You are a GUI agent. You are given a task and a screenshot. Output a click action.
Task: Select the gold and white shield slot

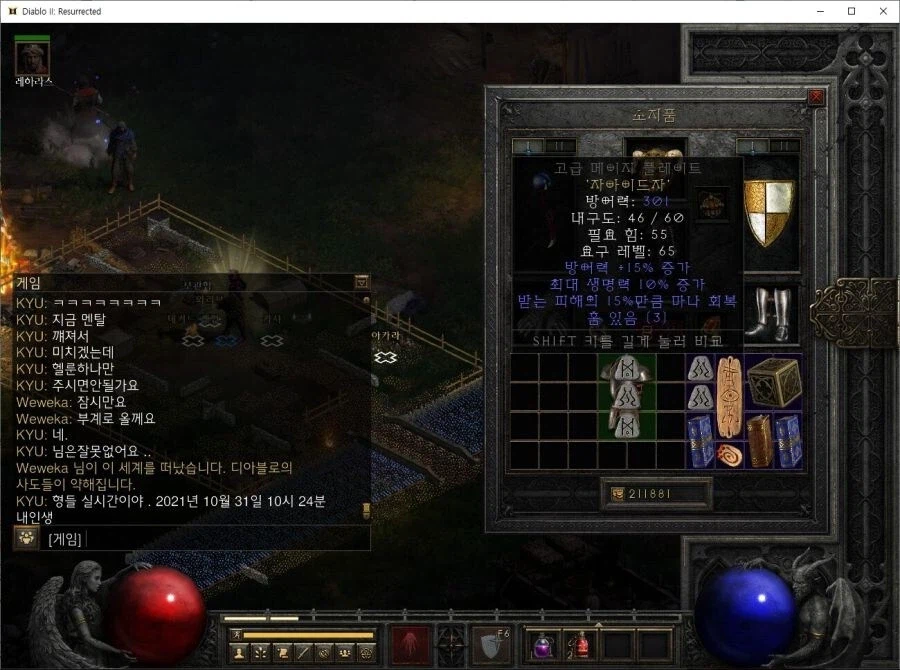(770, 212)
